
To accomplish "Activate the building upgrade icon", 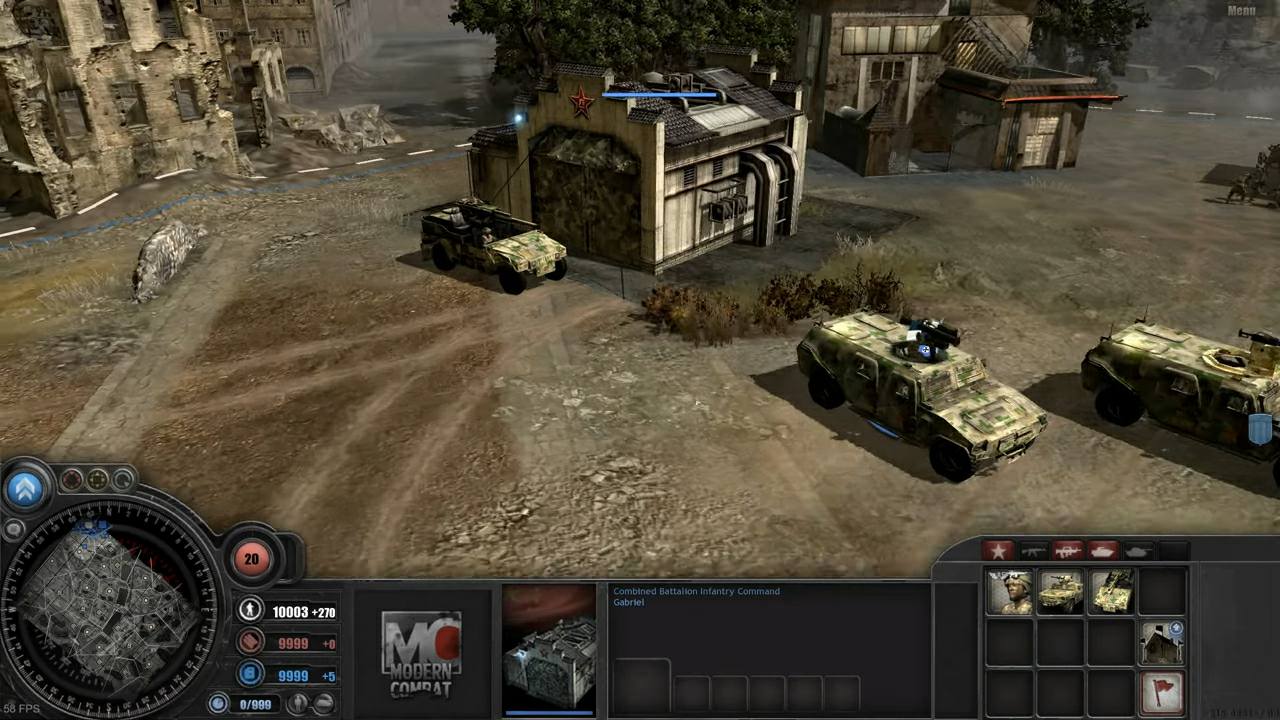I will point(1162,643).
